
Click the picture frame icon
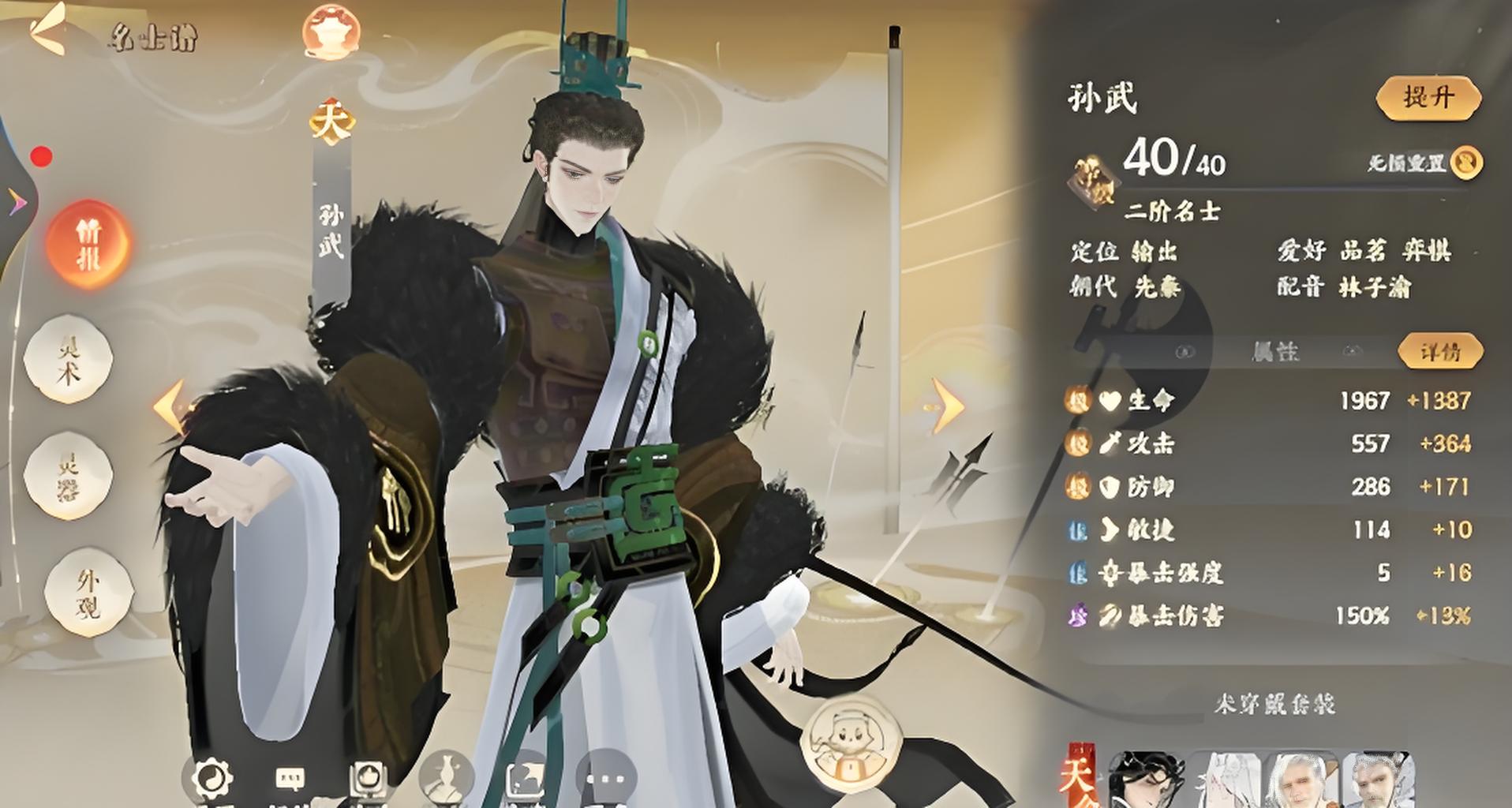coord(526,778)
